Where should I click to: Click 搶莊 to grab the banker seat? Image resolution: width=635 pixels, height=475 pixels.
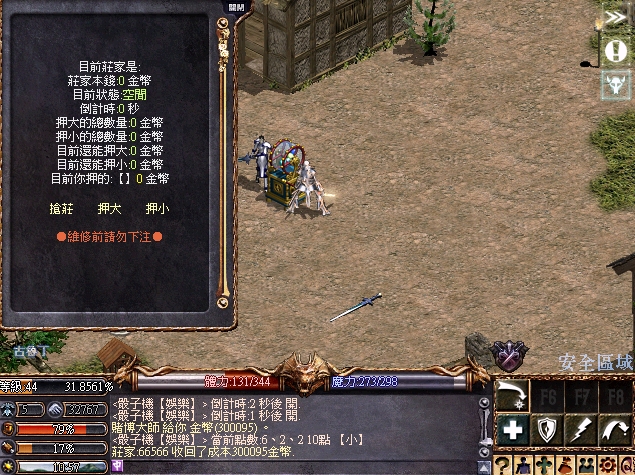(61, 208)
